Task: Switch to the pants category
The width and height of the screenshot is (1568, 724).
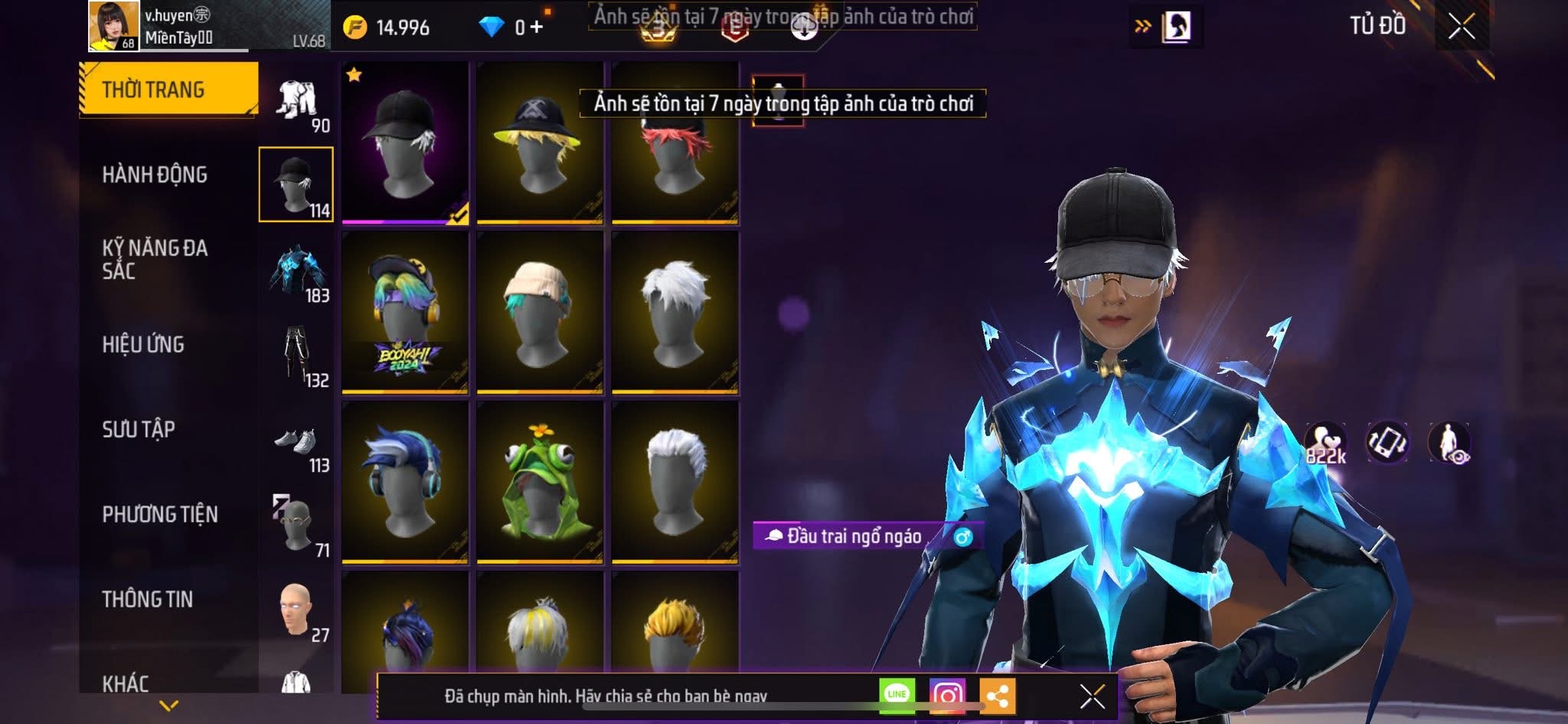Action: click(x=296, y=355)
